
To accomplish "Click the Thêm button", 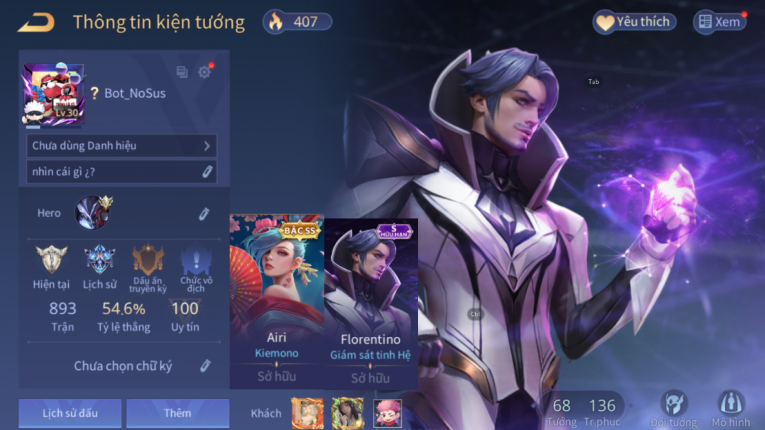I will (x=178, y=412).
